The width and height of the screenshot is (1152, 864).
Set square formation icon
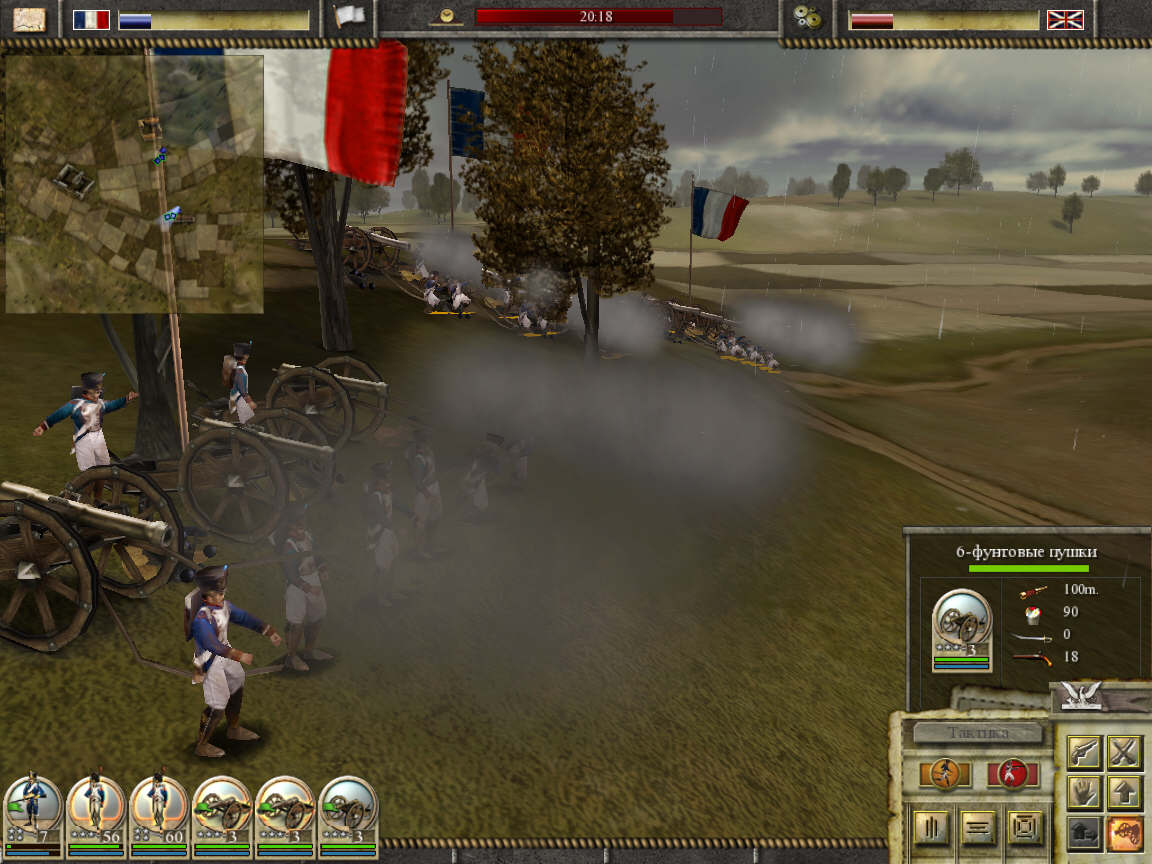click(x=1025, y=827)
